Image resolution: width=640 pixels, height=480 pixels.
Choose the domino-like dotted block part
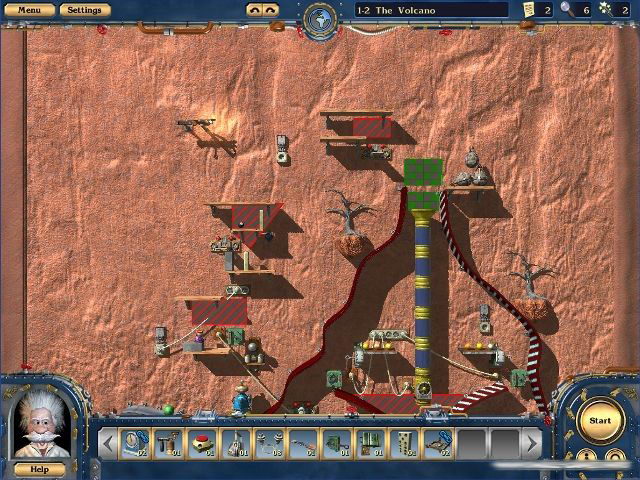point(406,441)
